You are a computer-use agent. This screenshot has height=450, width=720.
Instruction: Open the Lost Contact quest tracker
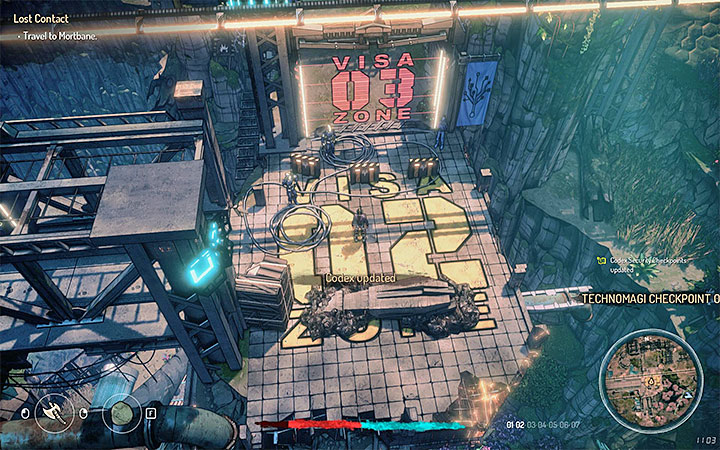(30, 18)
